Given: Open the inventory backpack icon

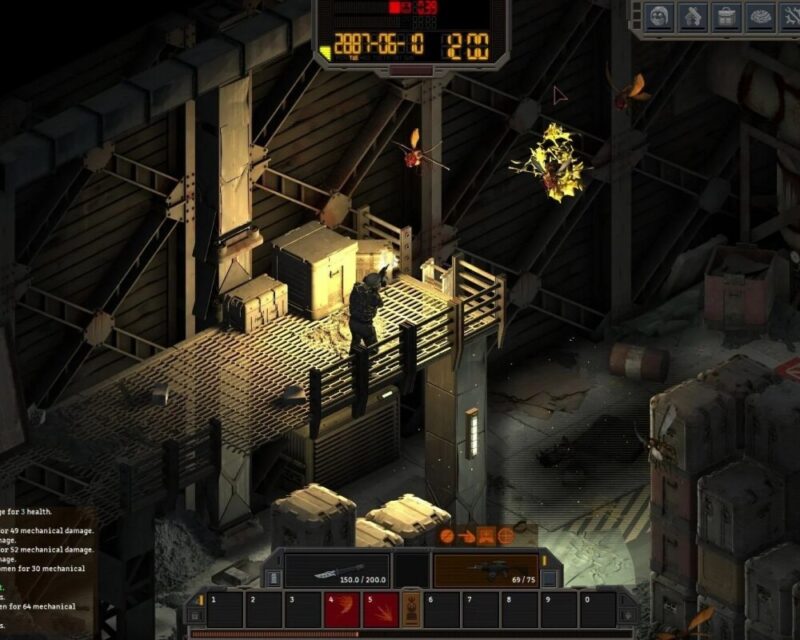Looking at the screenshot, I should point(727,16).
